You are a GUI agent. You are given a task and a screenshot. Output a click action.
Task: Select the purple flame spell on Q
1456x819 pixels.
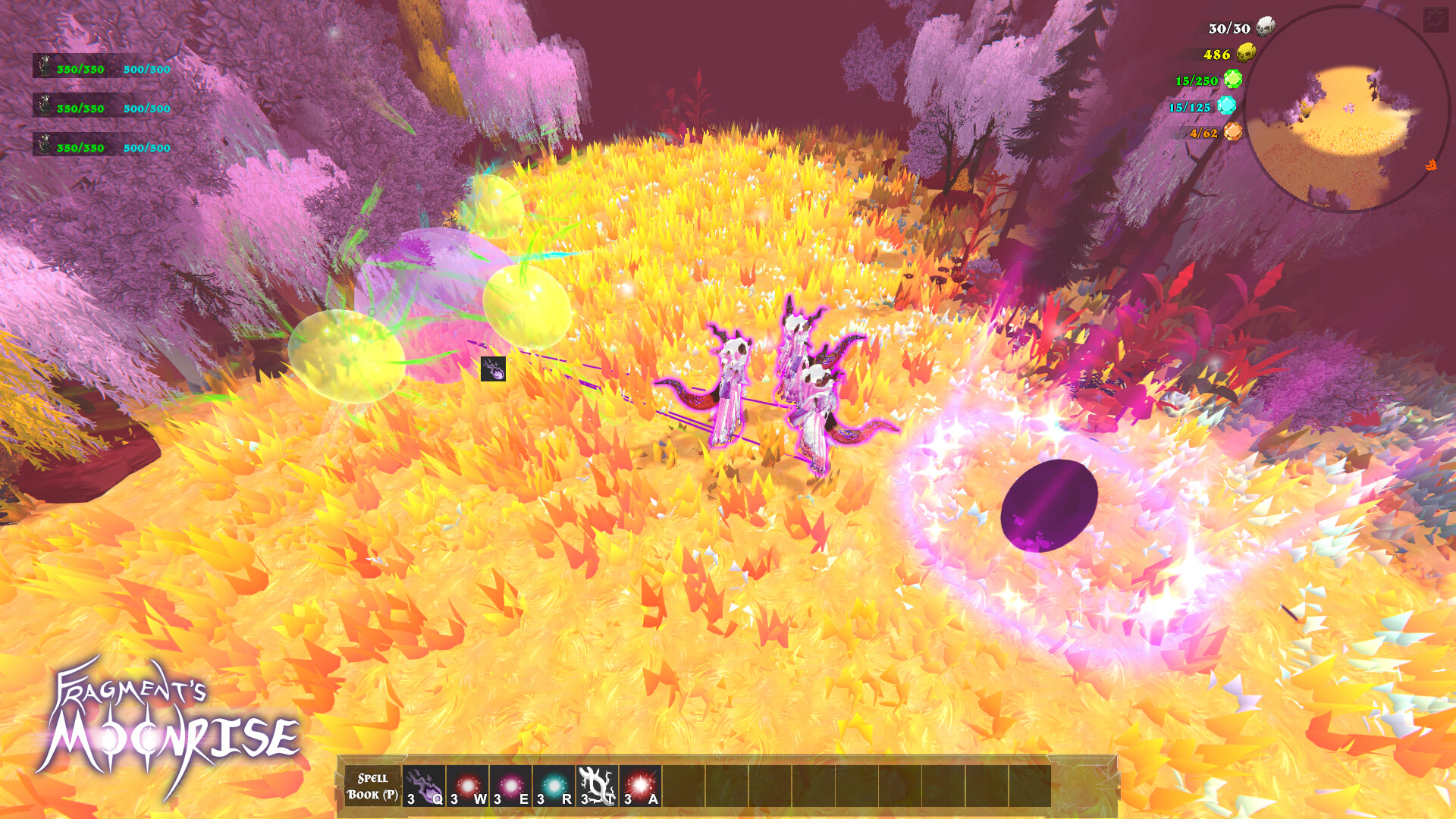click(425, 787)
